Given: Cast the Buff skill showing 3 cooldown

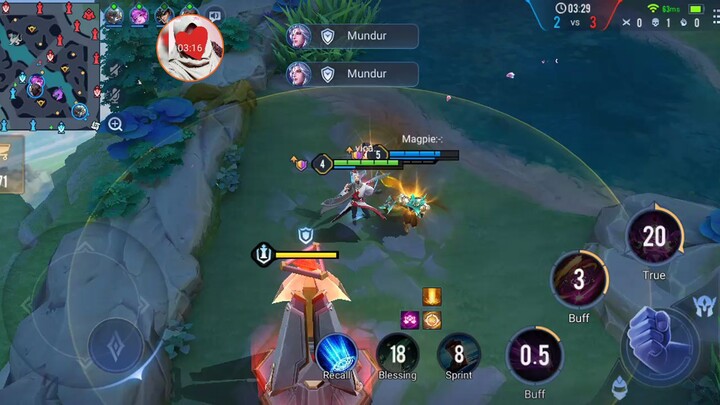Looking at the screenshot, I should click(x=579, y=279).
